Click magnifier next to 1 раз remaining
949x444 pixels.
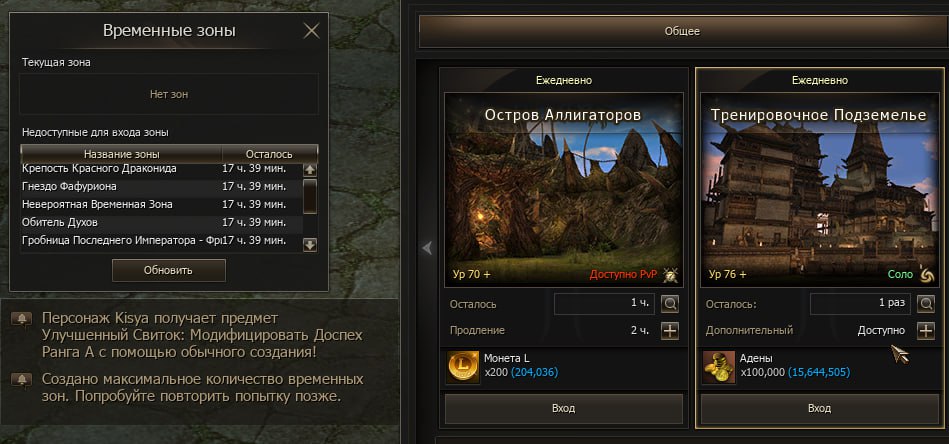click(x=926, y=304)
